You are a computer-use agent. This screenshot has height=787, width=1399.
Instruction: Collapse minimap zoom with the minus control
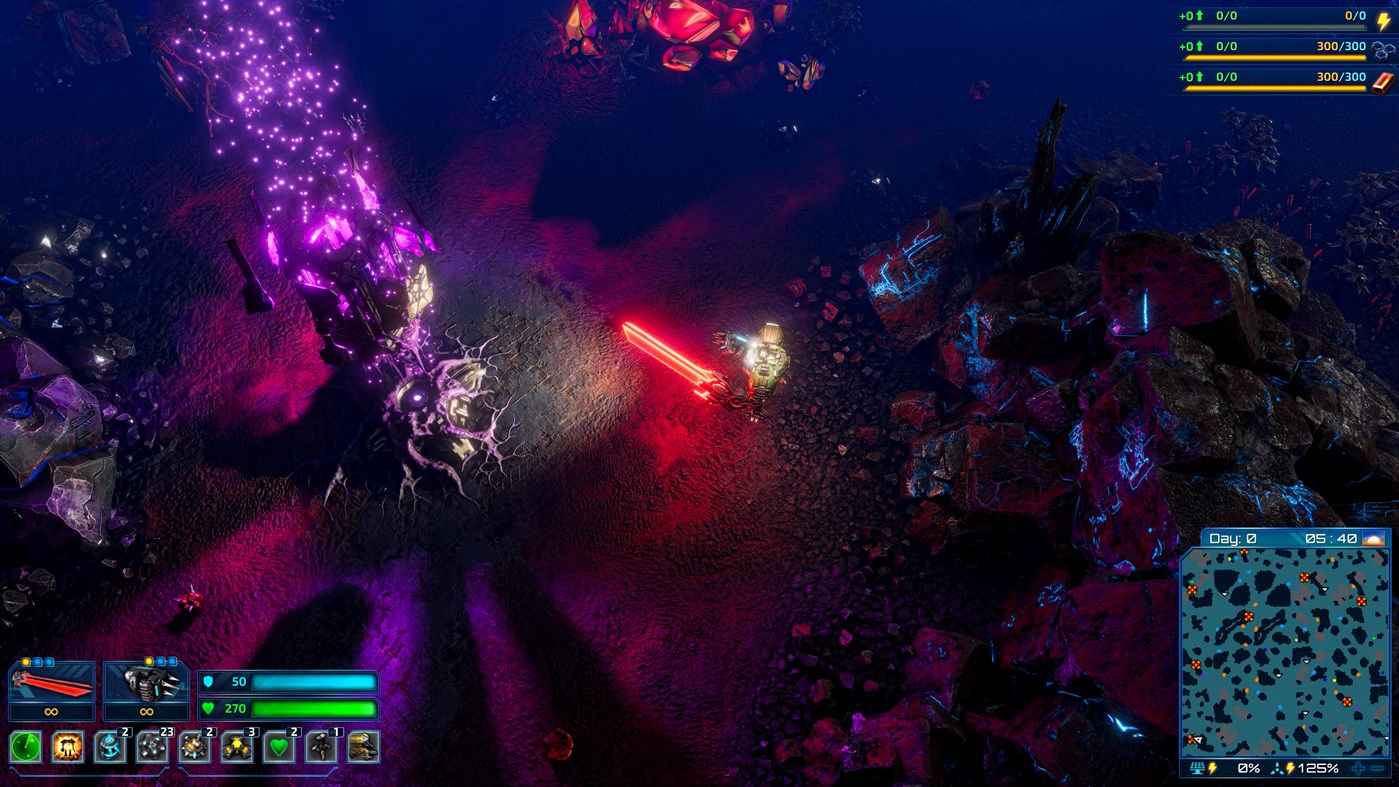pyautogui.click(x=1376, y=768)
